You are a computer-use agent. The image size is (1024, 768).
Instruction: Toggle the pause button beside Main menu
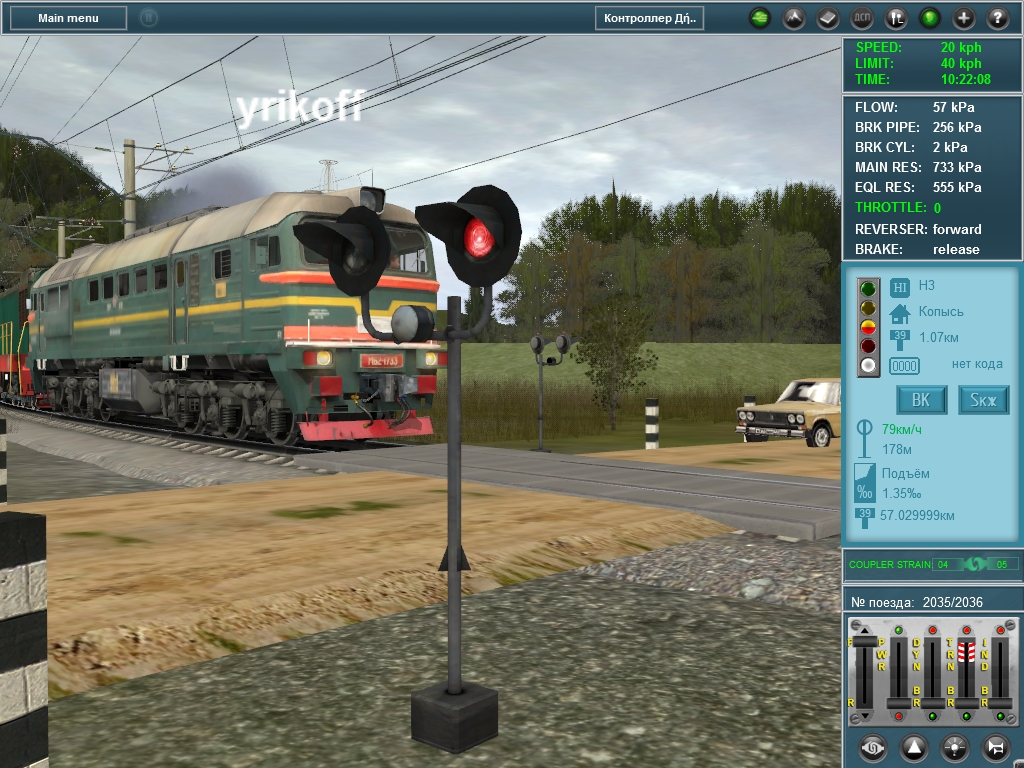pos(148,18)
